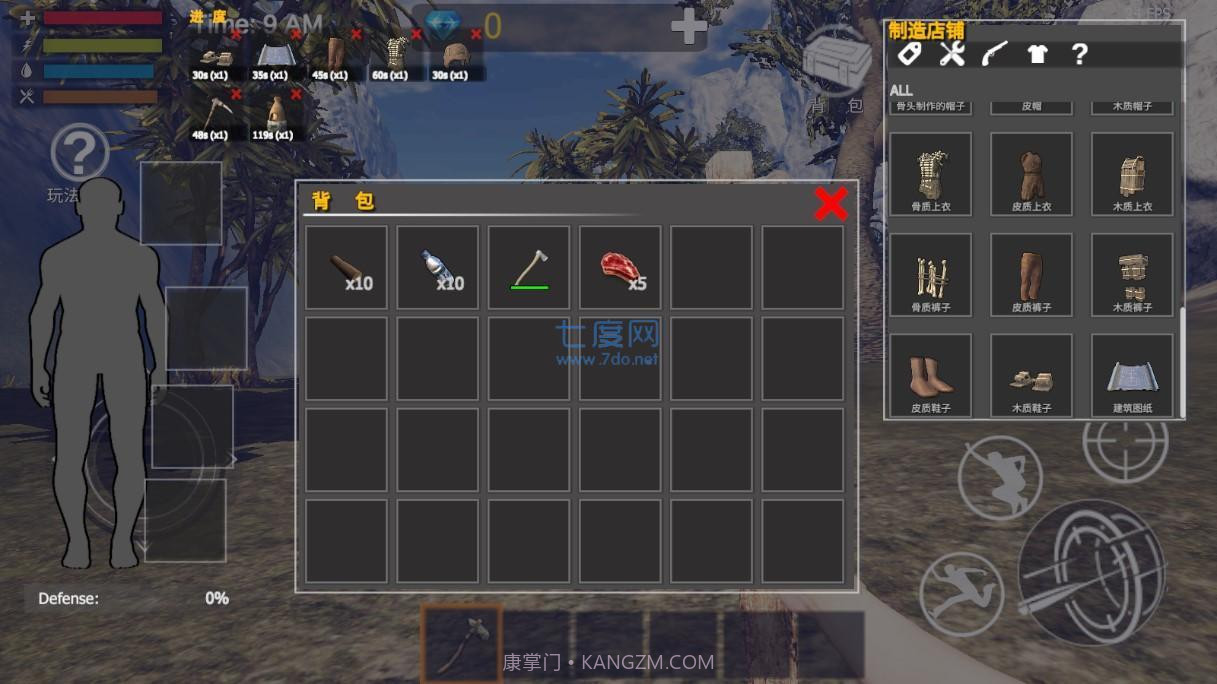Open the backpack chest icon
The width and height of the screenshot is (1217, 684).
(x=836, y=63)
